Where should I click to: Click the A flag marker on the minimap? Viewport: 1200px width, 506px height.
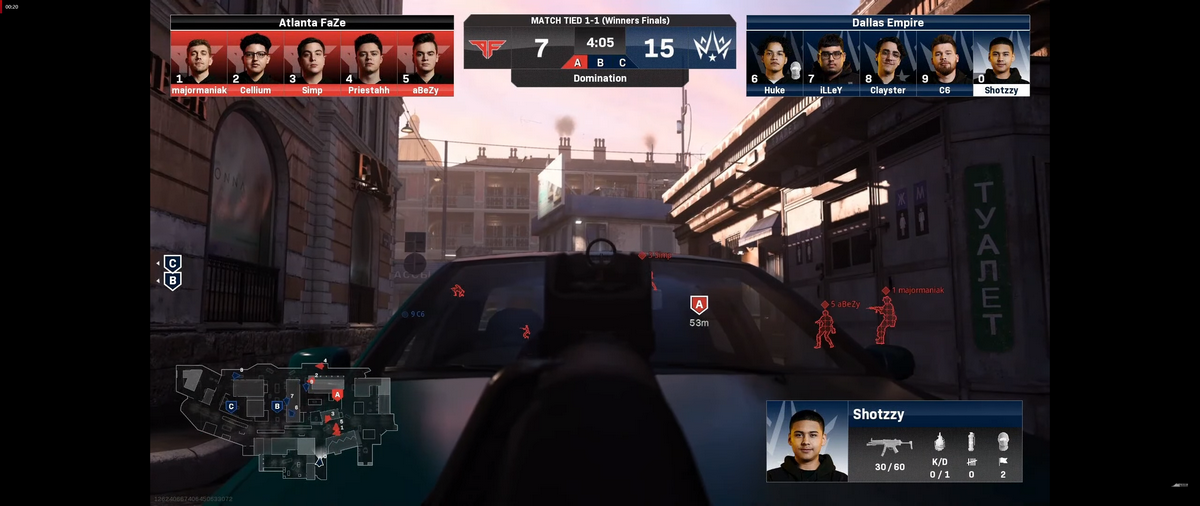coord(337,394)
